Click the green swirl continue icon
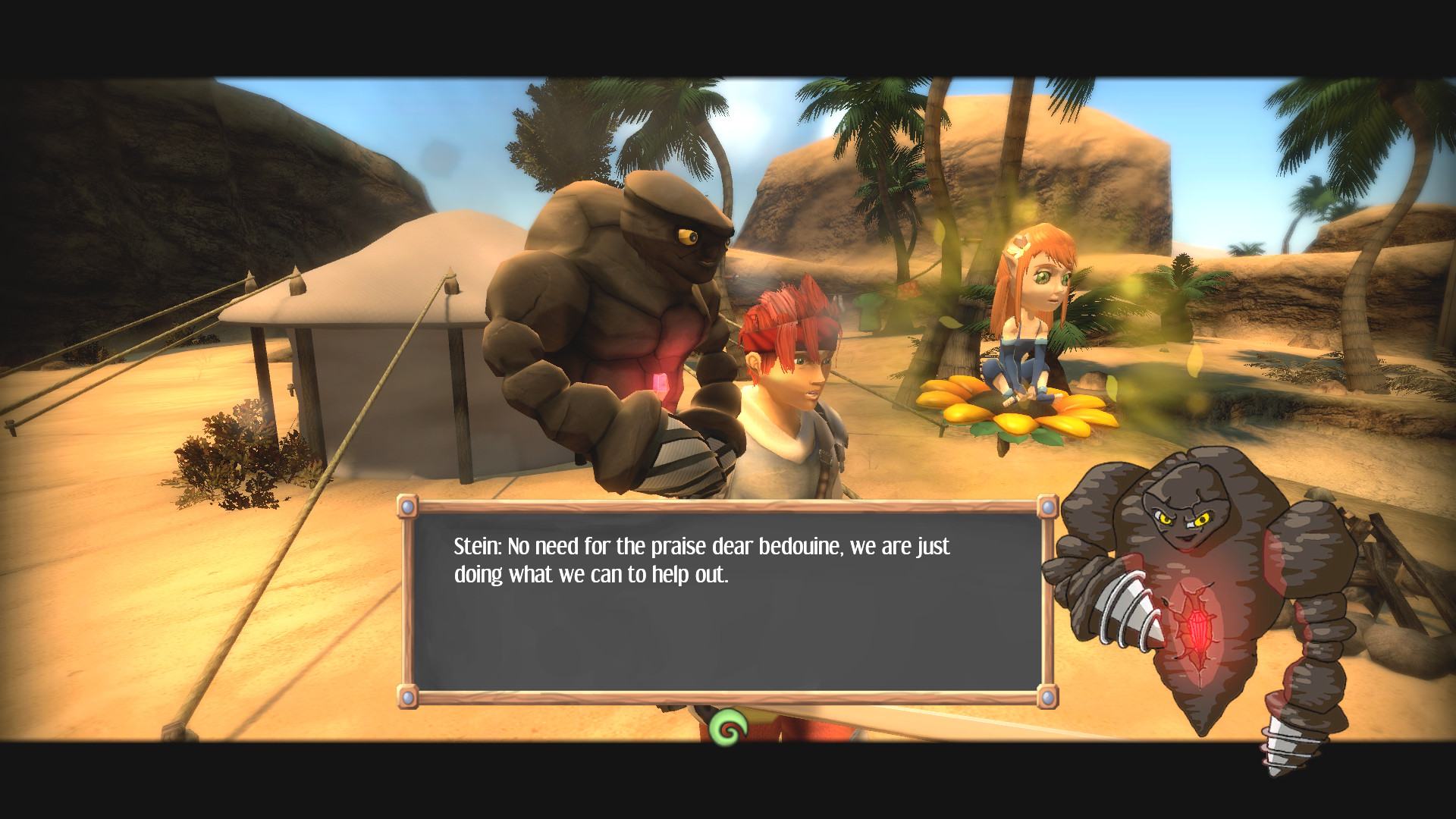Viewport: 1456px width, 819px height. click(x=729, y=730)
